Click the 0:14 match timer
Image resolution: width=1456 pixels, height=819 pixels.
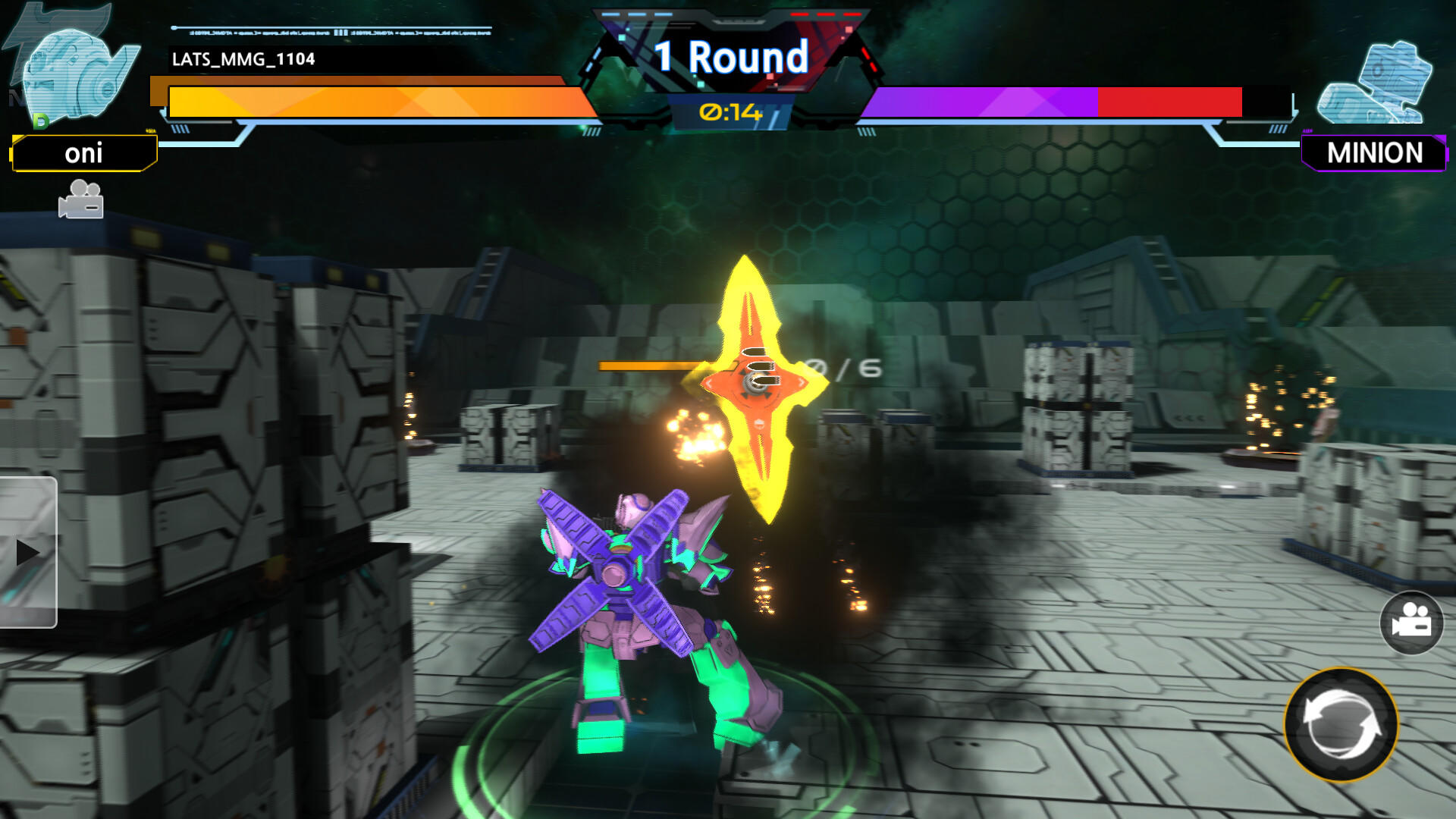coord(730,111)
